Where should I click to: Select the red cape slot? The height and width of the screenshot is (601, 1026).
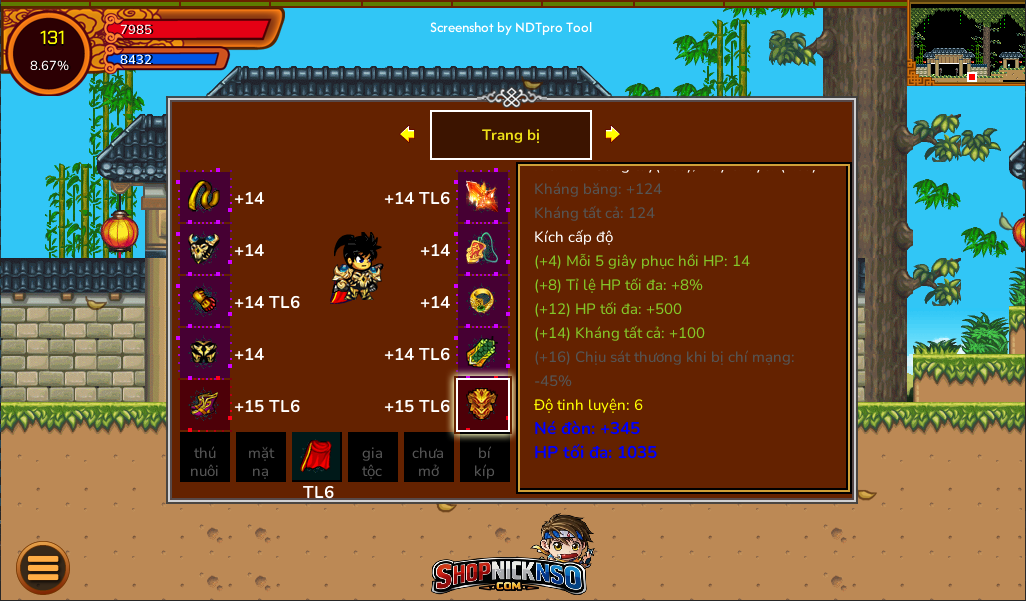click(x=317, y=458)
